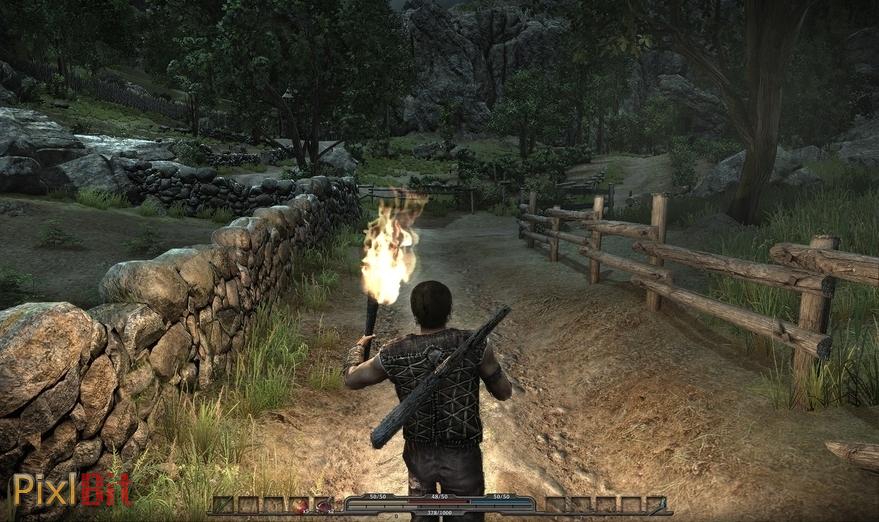Select the hotbar slot holding the diagonal staff
Screen dimensions: 879x522
222,505
